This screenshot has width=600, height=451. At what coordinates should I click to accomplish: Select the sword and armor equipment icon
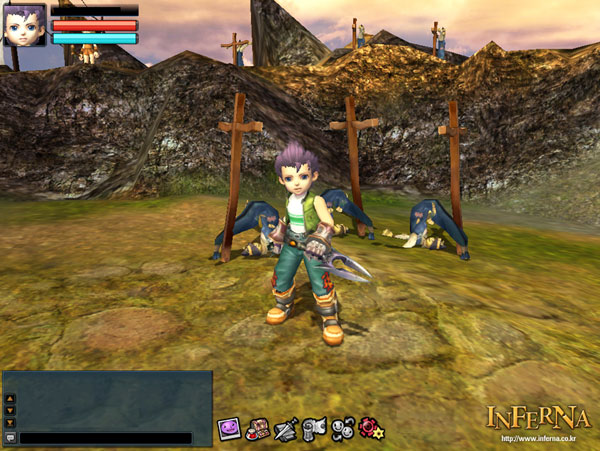[286, 429]
